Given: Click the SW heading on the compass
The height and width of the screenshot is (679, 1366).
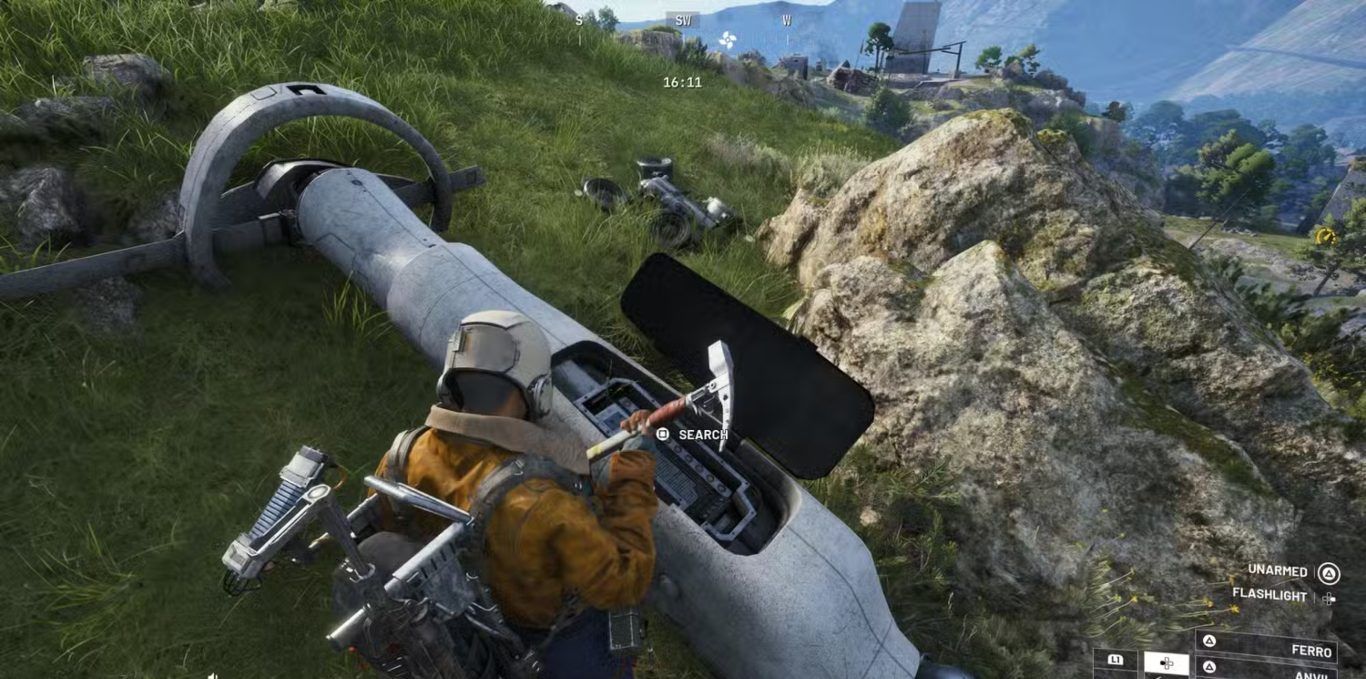Looking at the screenshot, I should click(x=683, y=20).
